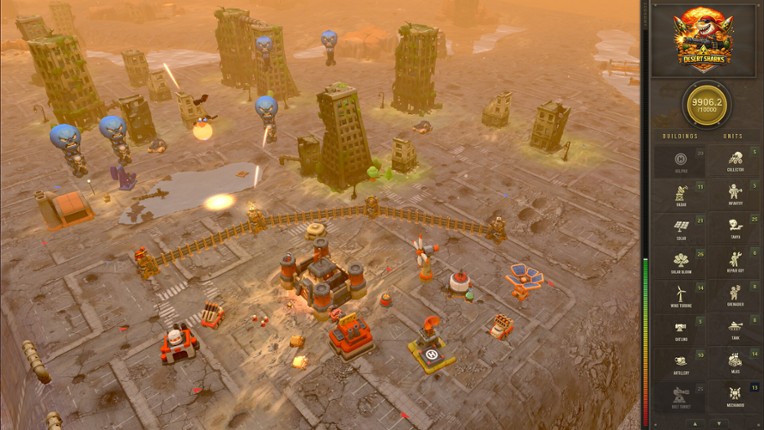Viewport: 764px width, 430px height.
Task: Select the Grenadier unit
Action: 735,294
